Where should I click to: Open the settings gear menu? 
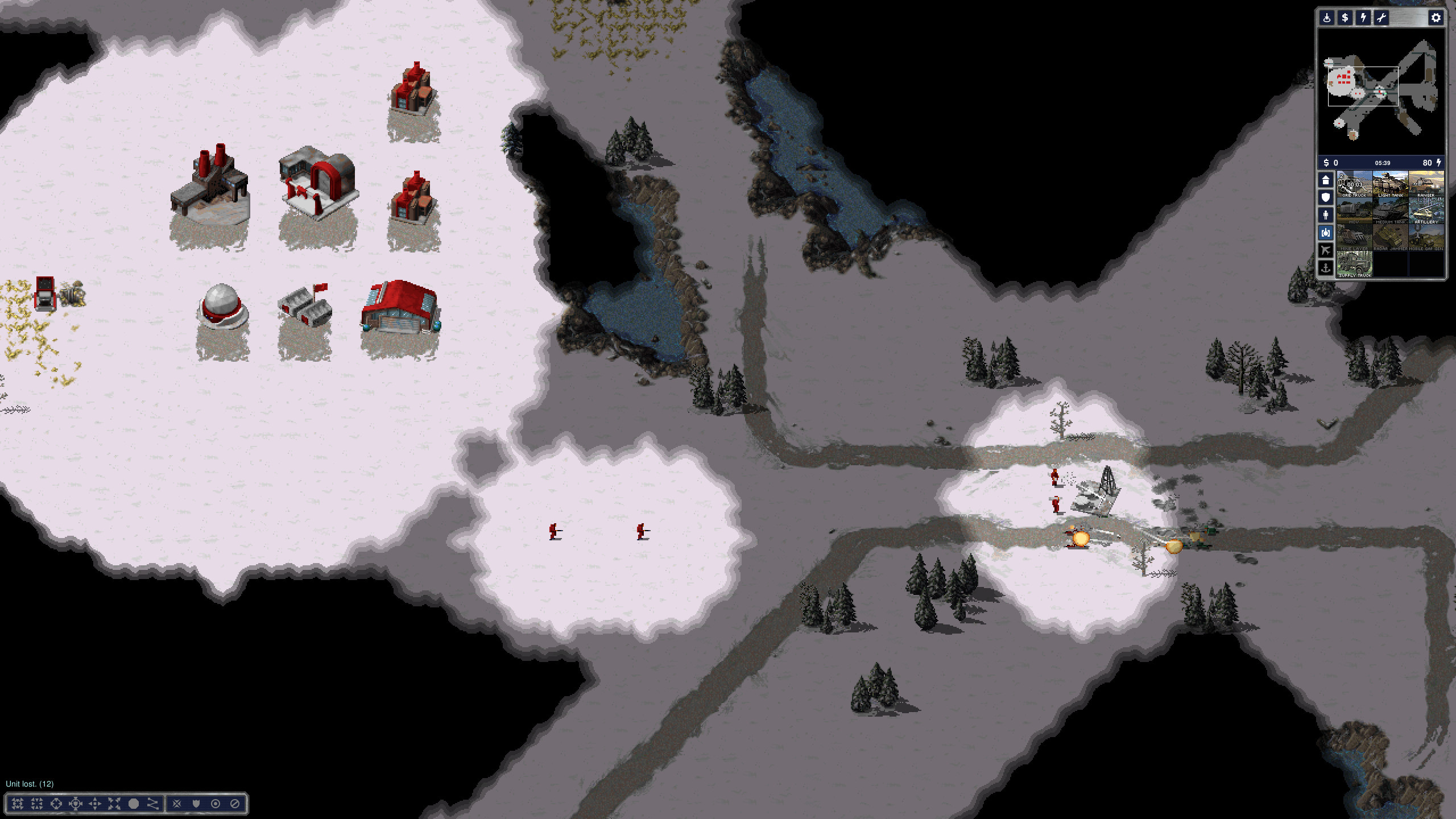click(x=1436, y=18)
